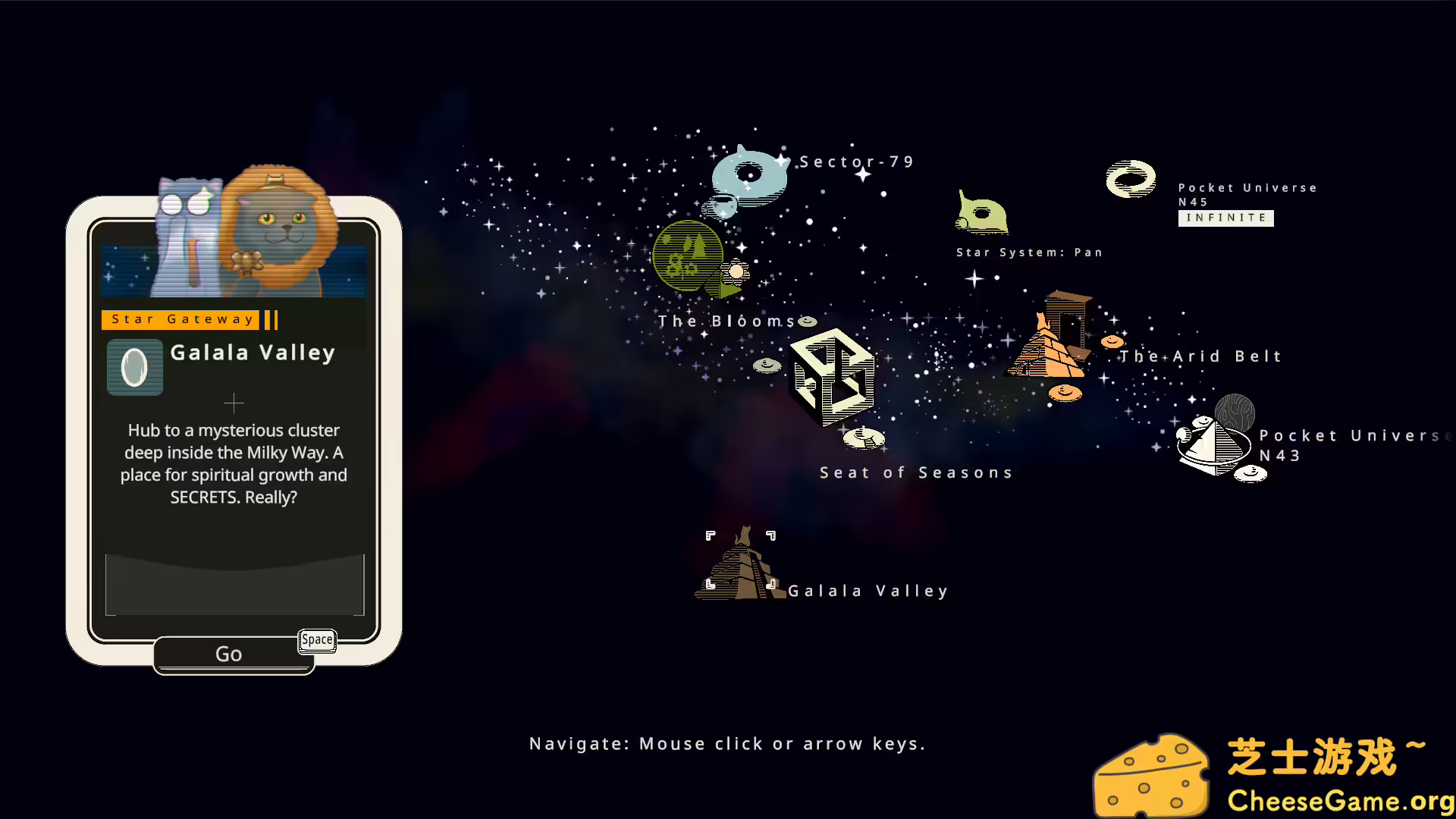
Task: Click the orange bars beside Star Gateway
Action: click(x=270, y=319)
